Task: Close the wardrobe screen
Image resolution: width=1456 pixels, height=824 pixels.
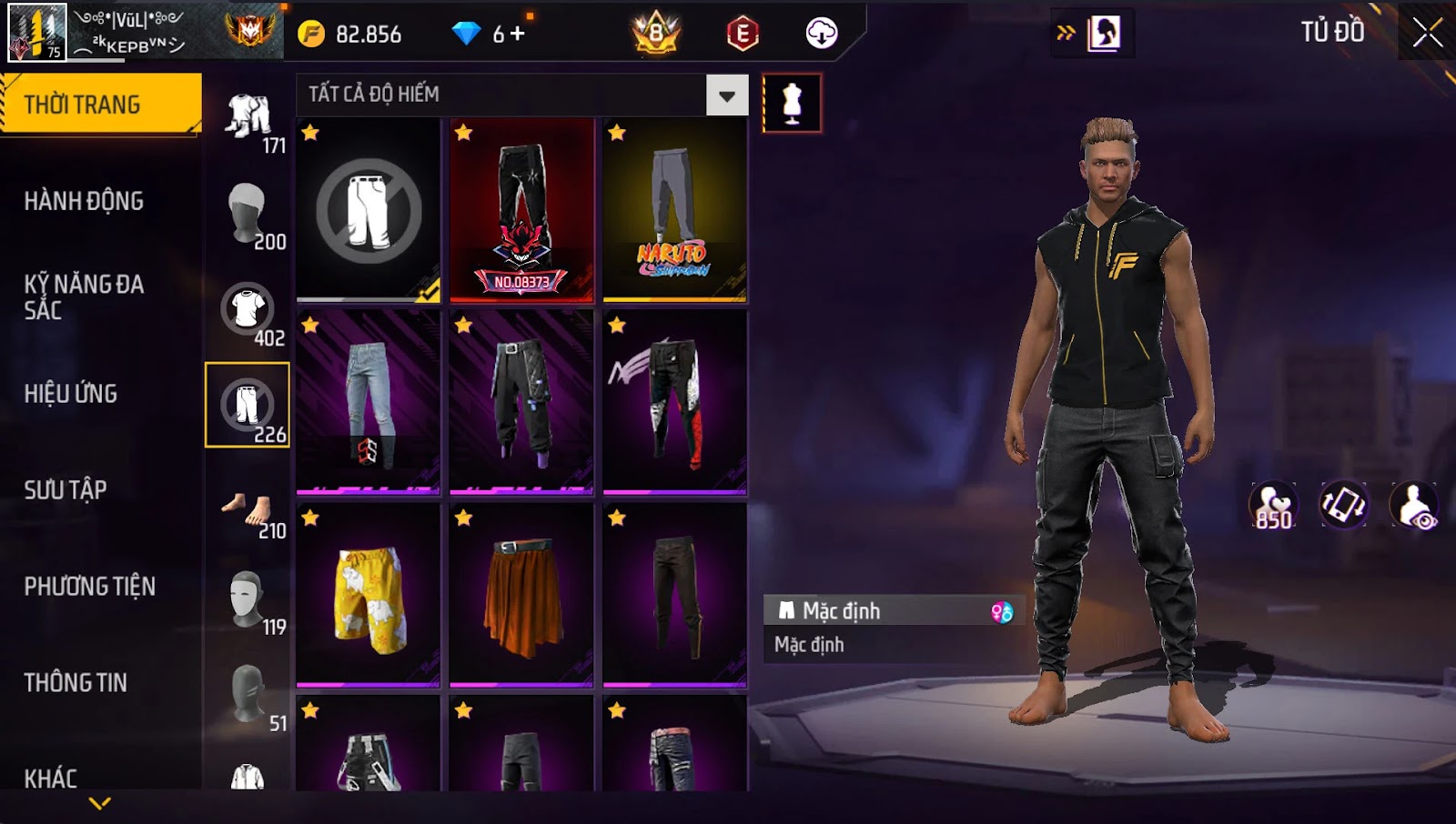Action: 1427,33
